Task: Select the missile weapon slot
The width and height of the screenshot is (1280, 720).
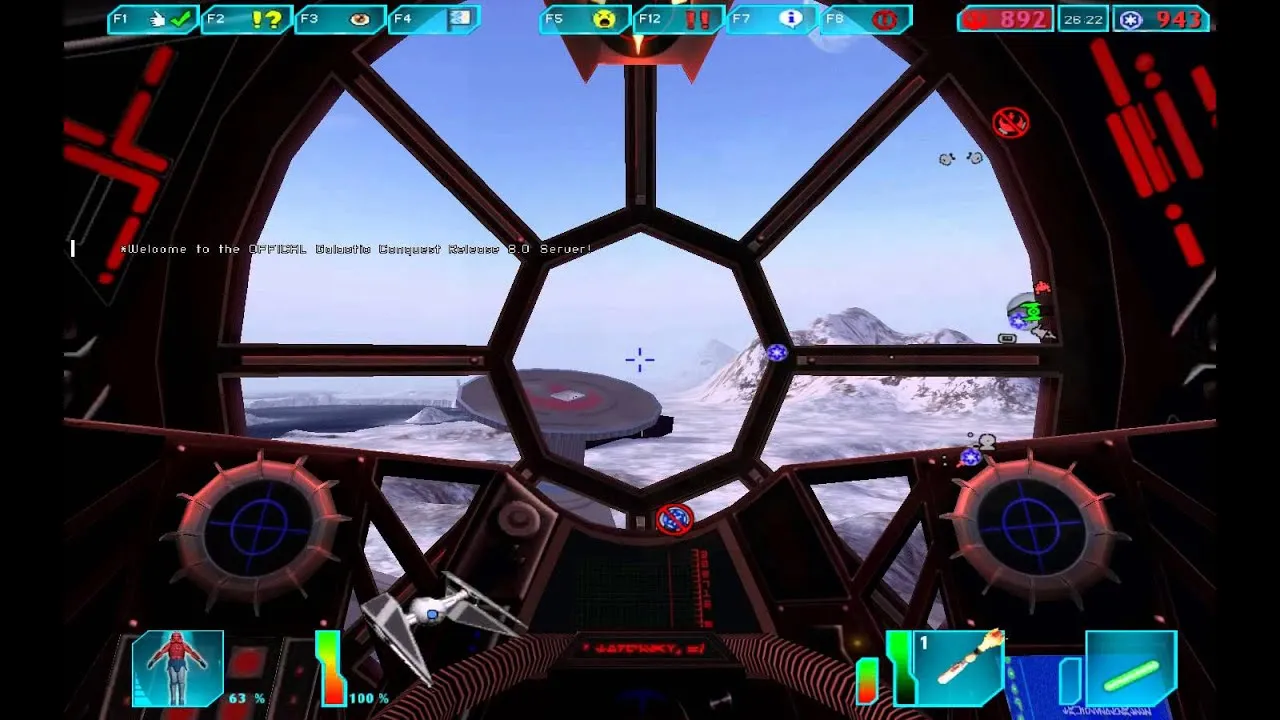Action: point(958,668)
